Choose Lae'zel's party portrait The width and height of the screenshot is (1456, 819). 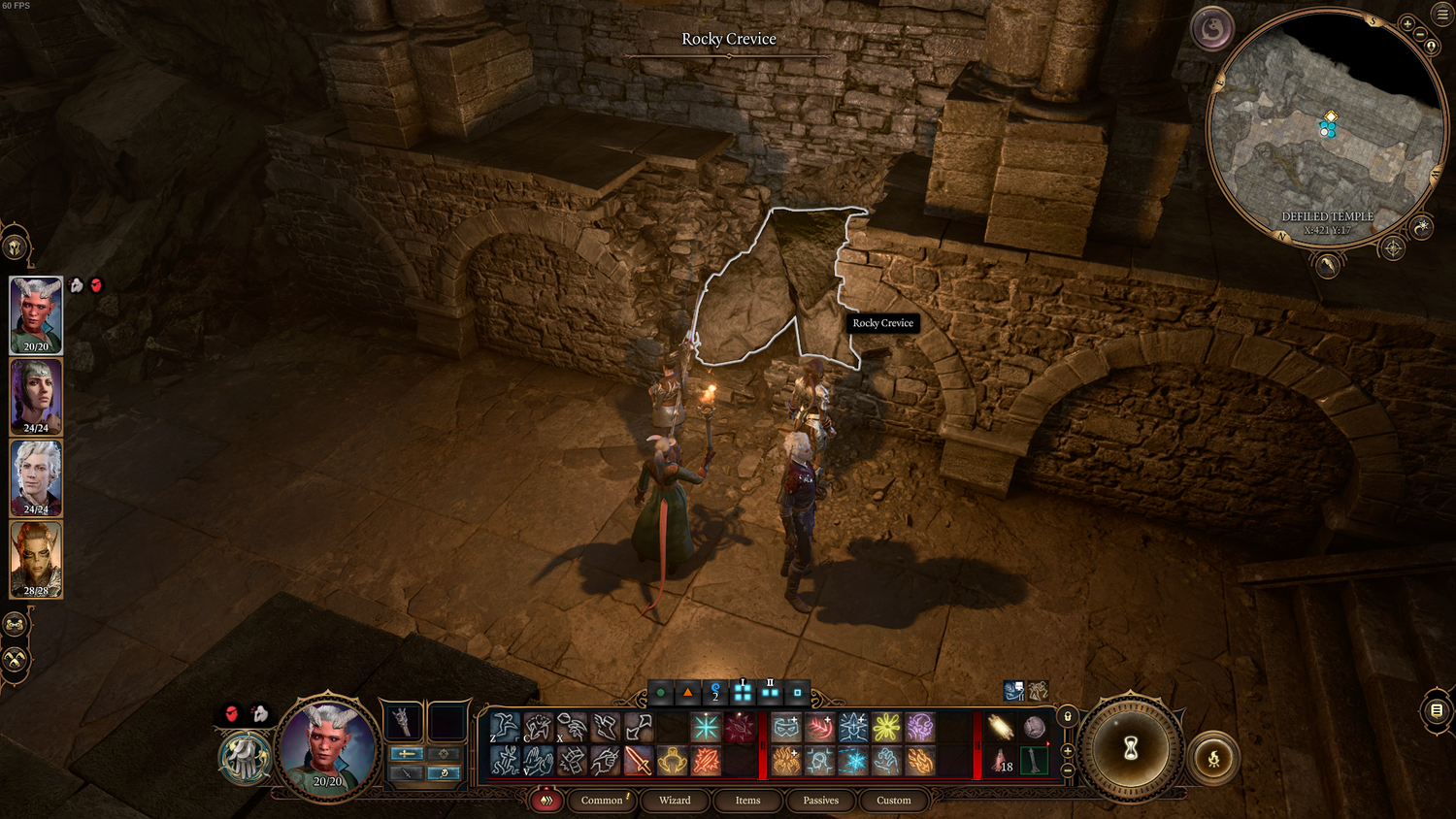pyautogui.click(x=36, y=559)
